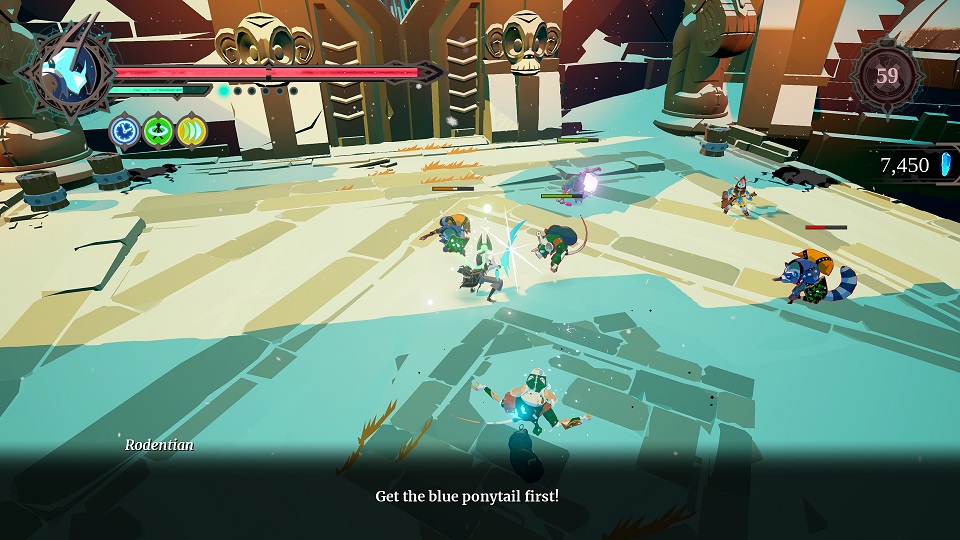Select the green spinning figure ability

158,130
